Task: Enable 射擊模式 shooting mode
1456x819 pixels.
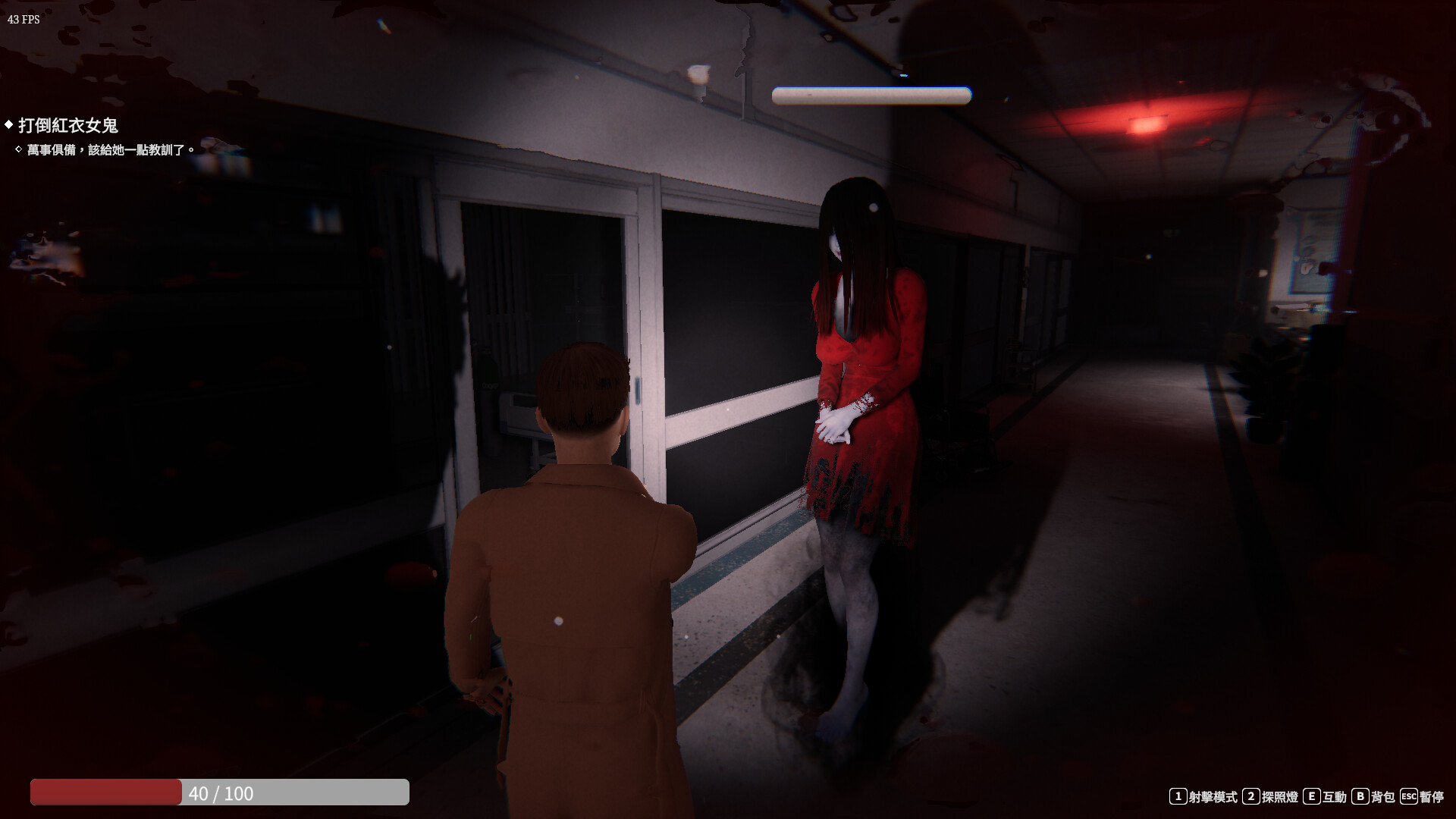Action: click(x=1213, y=796)
